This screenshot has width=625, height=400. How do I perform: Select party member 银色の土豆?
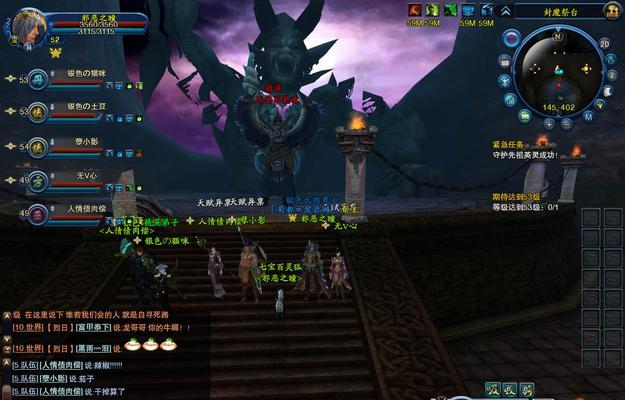point(38,112)
